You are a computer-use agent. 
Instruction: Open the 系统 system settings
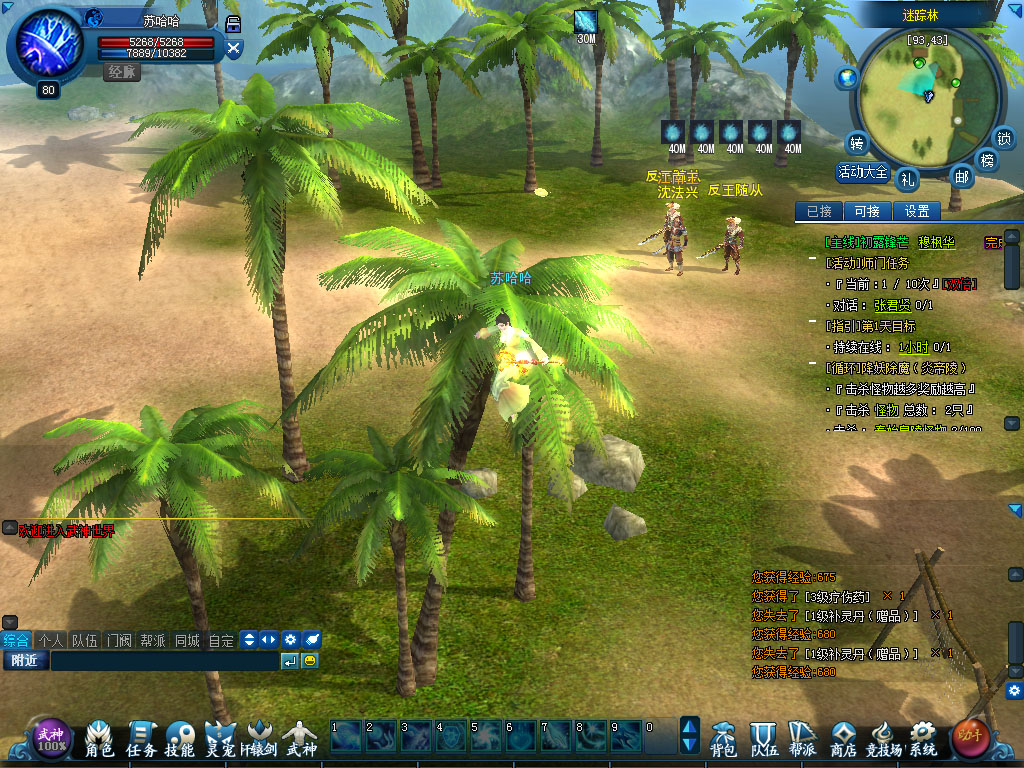tap(922, 737)
